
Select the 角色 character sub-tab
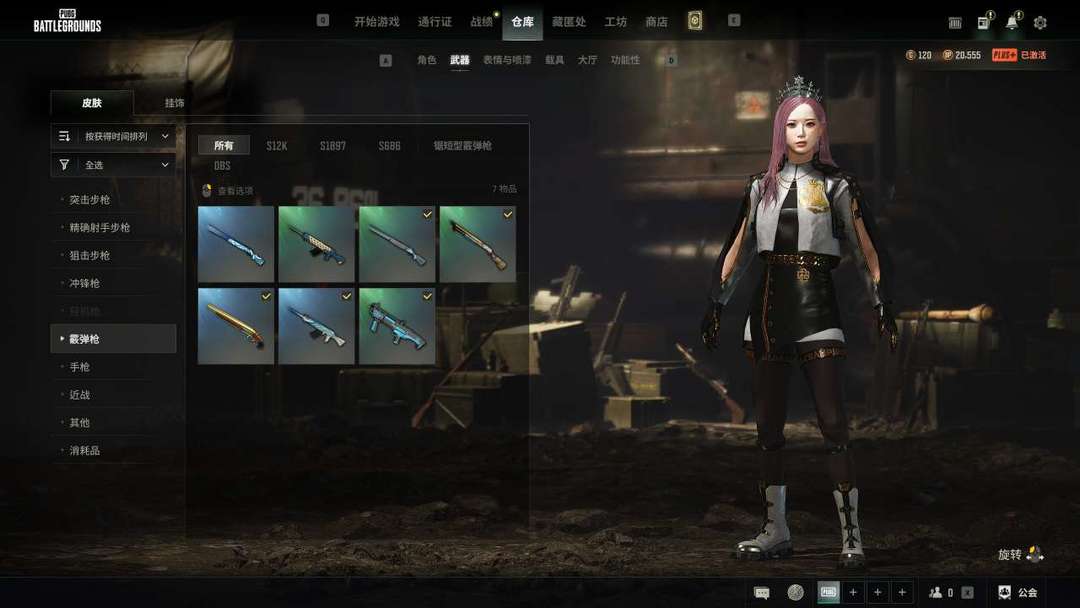point(427,61)
